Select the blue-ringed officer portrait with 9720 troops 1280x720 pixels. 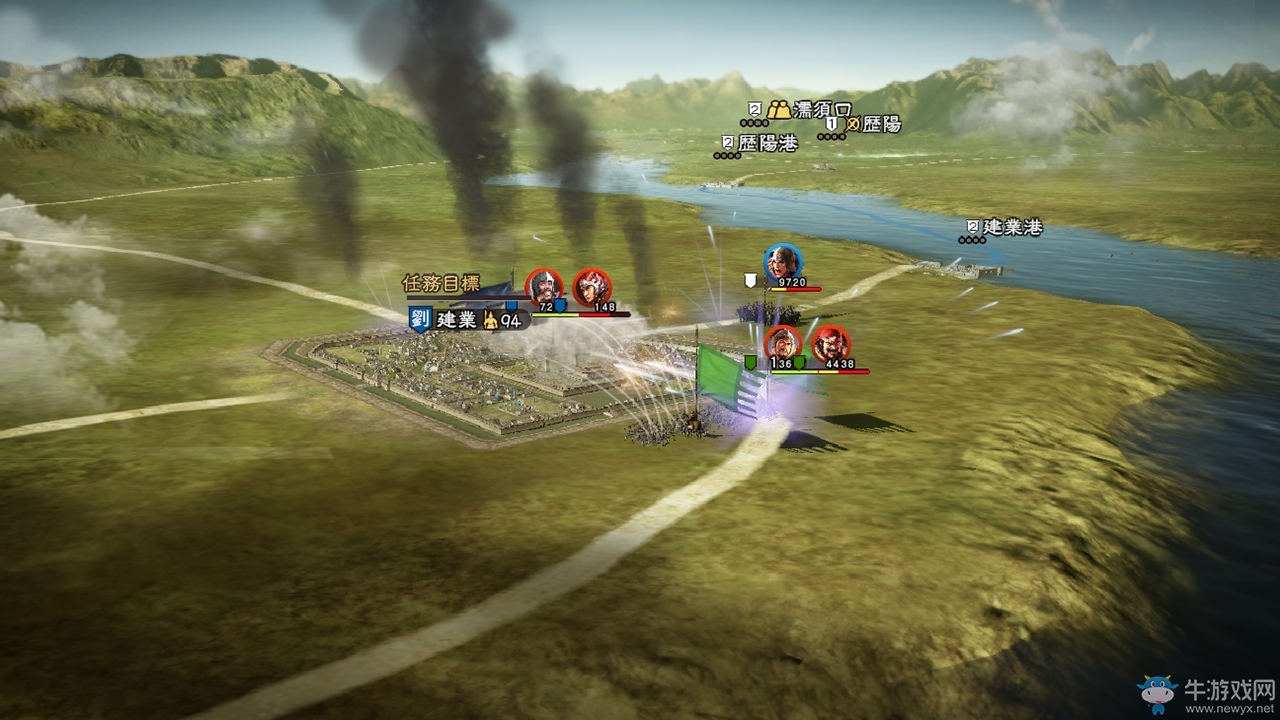click(782, 262)
